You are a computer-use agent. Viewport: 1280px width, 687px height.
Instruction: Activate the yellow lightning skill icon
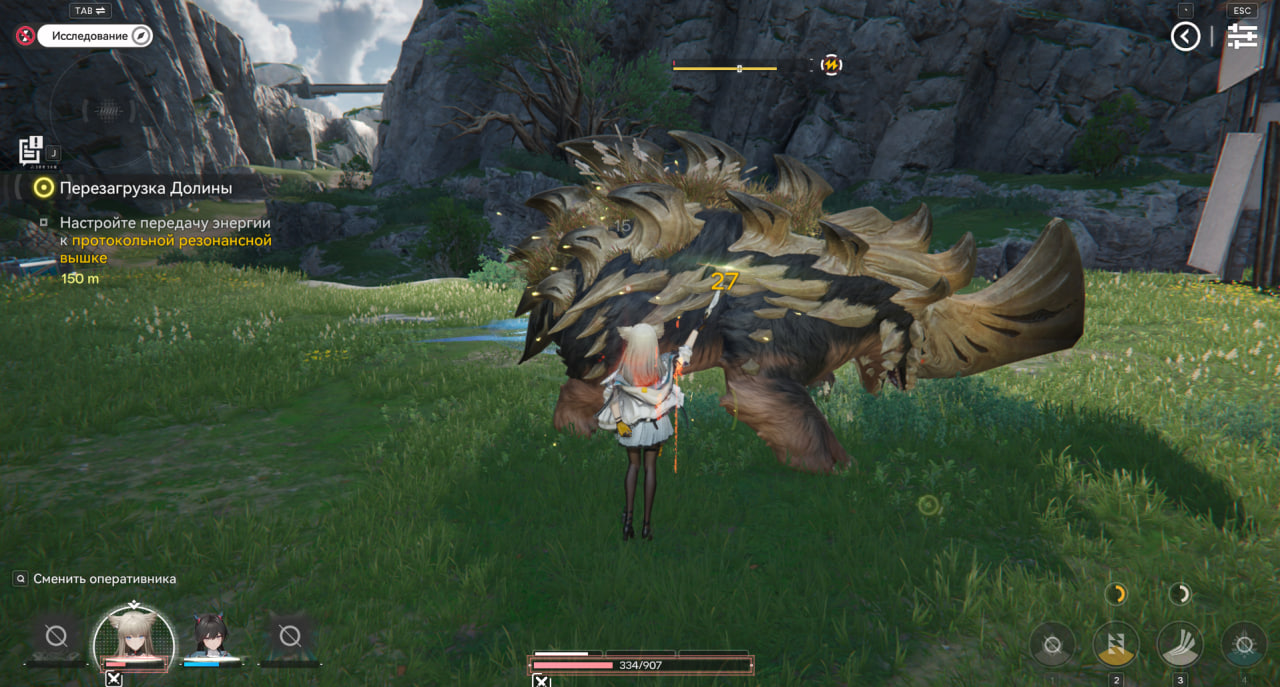(1116, 645)
